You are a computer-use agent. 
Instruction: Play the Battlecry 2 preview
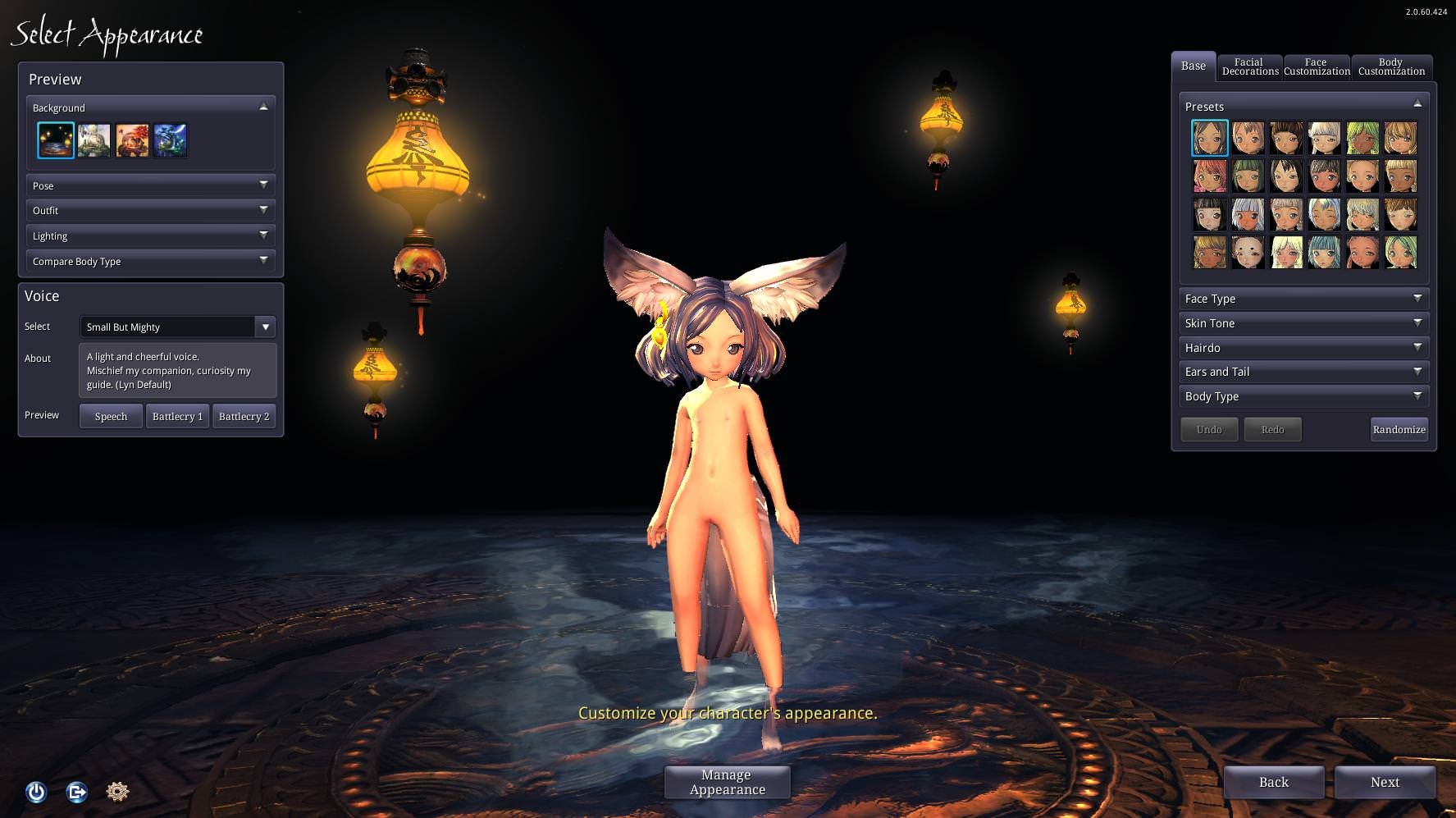point(244,416)
